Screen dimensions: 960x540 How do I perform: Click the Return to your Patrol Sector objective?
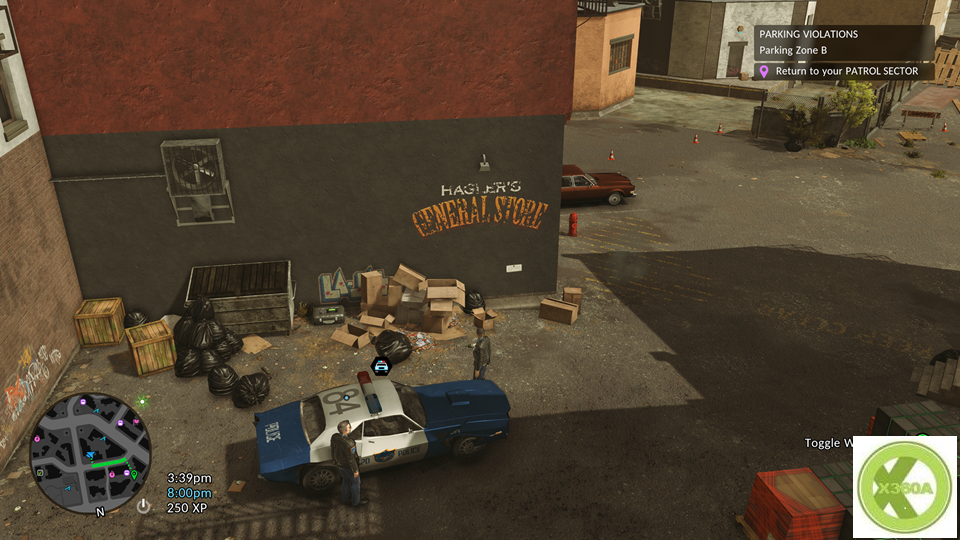[x=846, y=72]
